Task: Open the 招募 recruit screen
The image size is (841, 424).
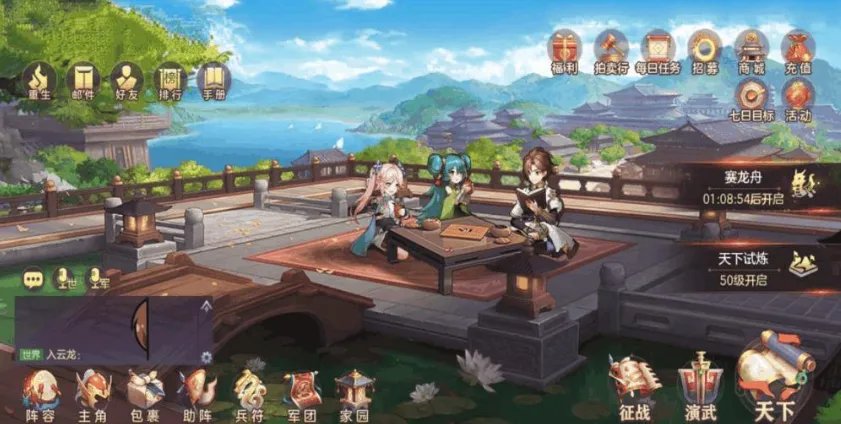Action: point(705,50)
